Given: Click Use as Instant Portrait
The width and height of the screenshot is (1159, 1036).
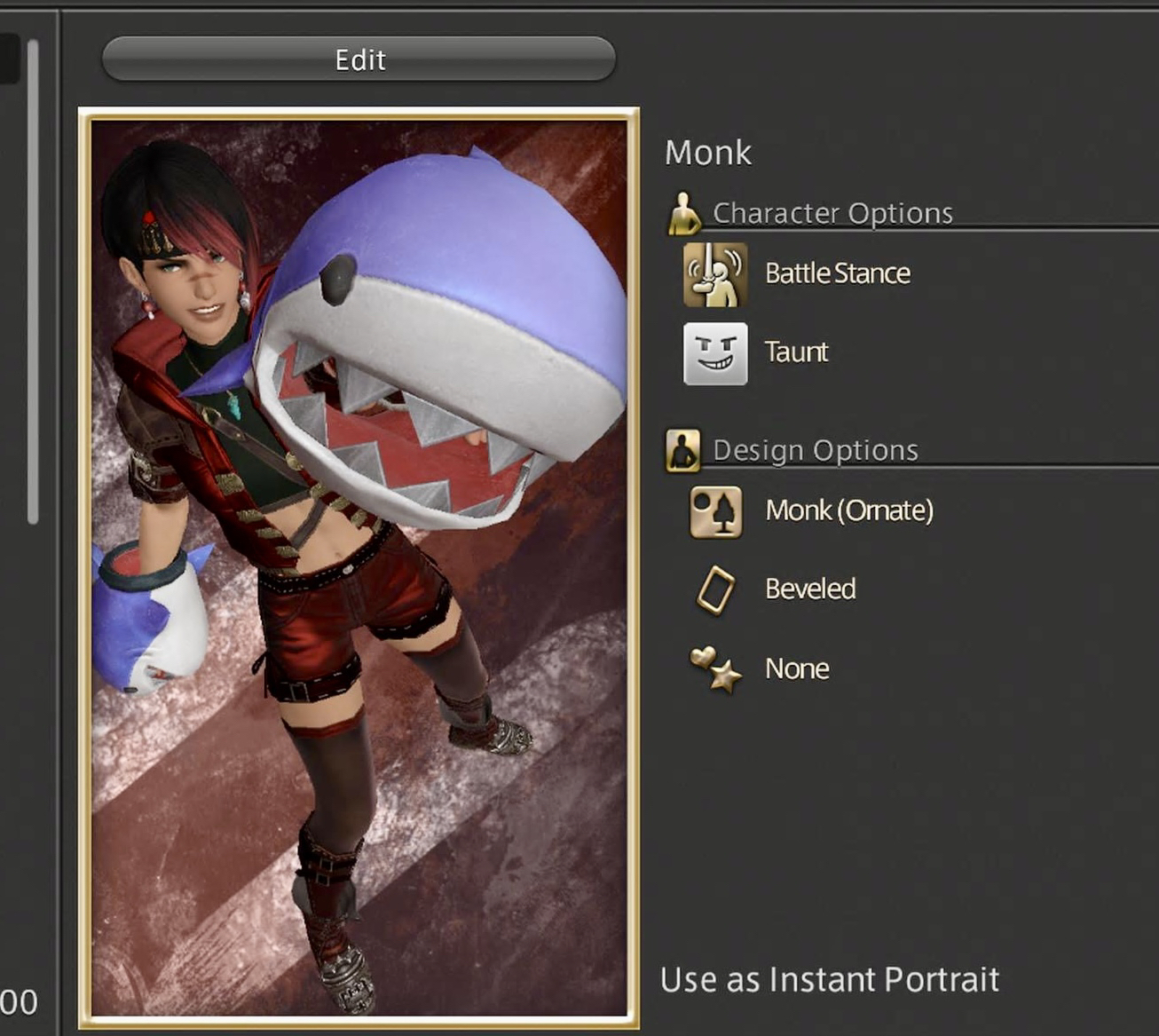Looking at the screenshot, I should tap(829, 980).
